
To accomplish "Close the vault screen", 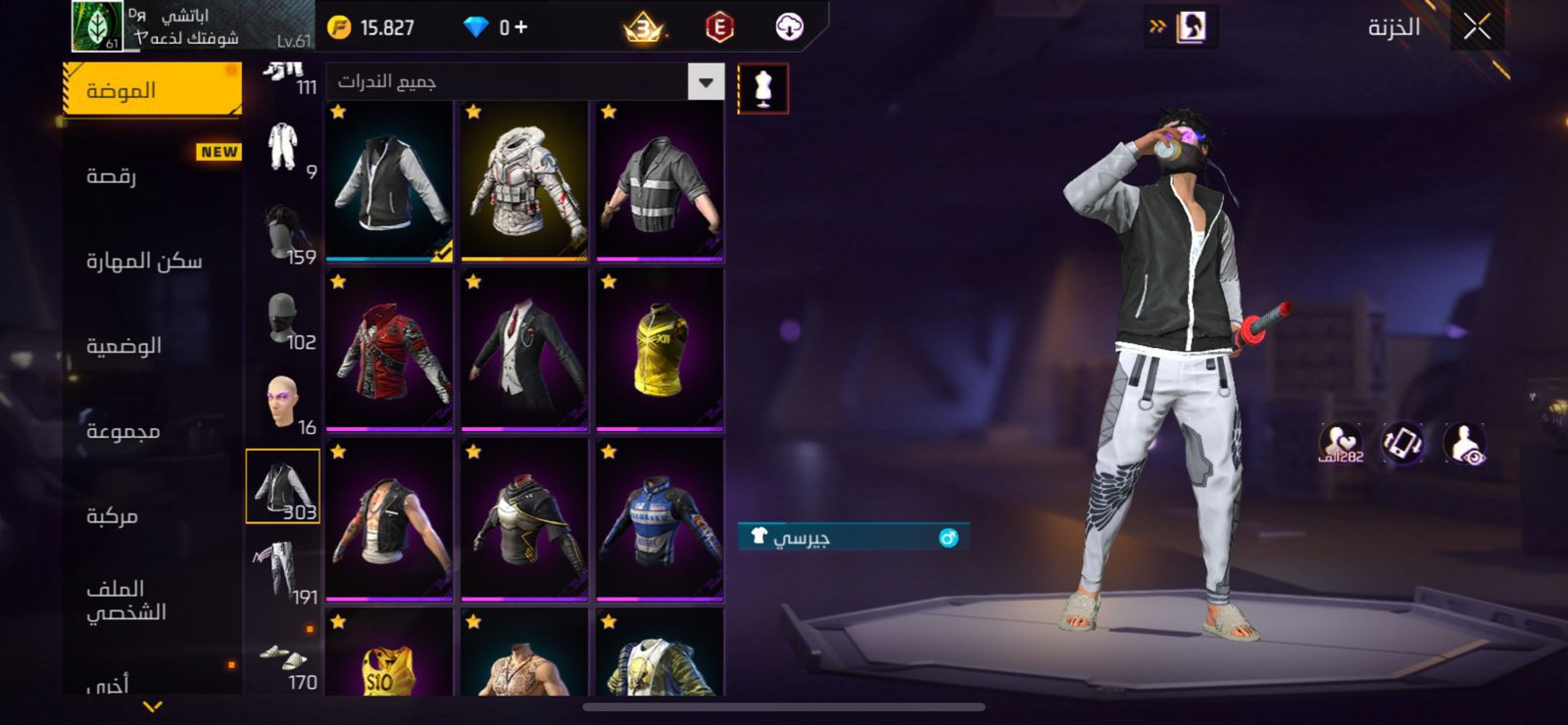I will click(1477, 27).
